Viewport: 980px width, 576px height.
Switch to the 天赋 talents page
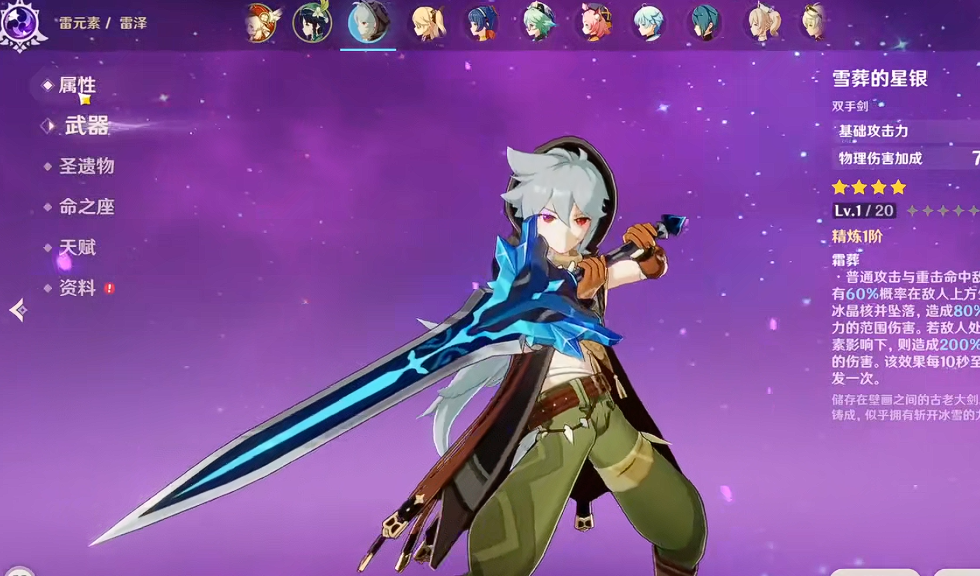tap(77, 247)
